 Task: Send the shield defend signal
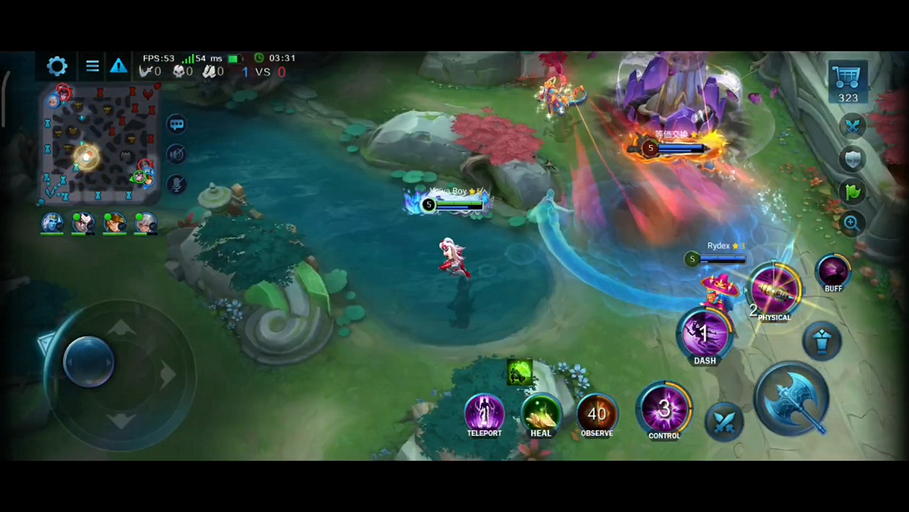pyautogui.click(x=852, y=159)
